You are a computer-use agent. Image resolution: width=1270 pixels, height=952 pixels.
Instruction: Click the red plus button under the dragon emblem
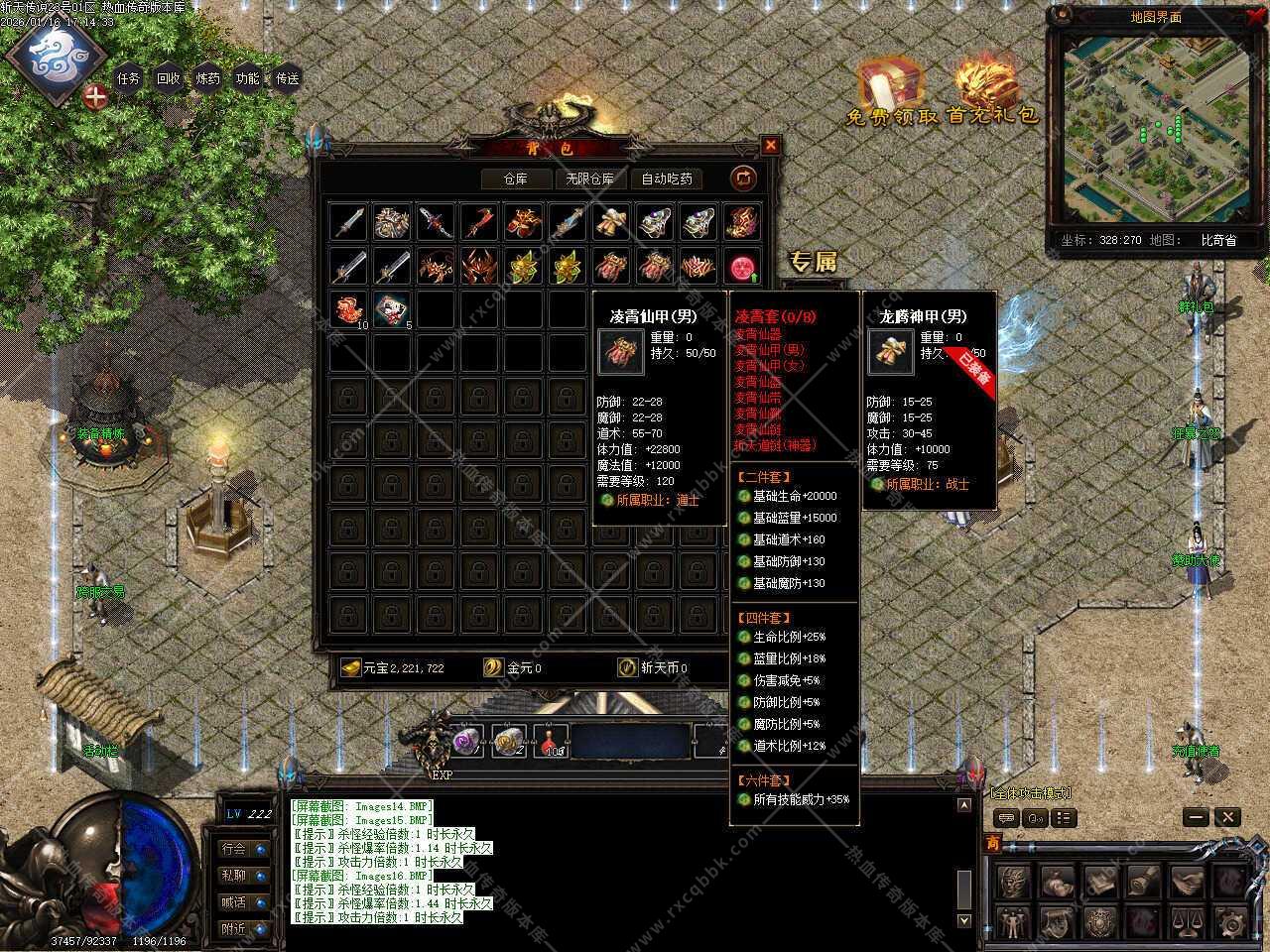95,97
